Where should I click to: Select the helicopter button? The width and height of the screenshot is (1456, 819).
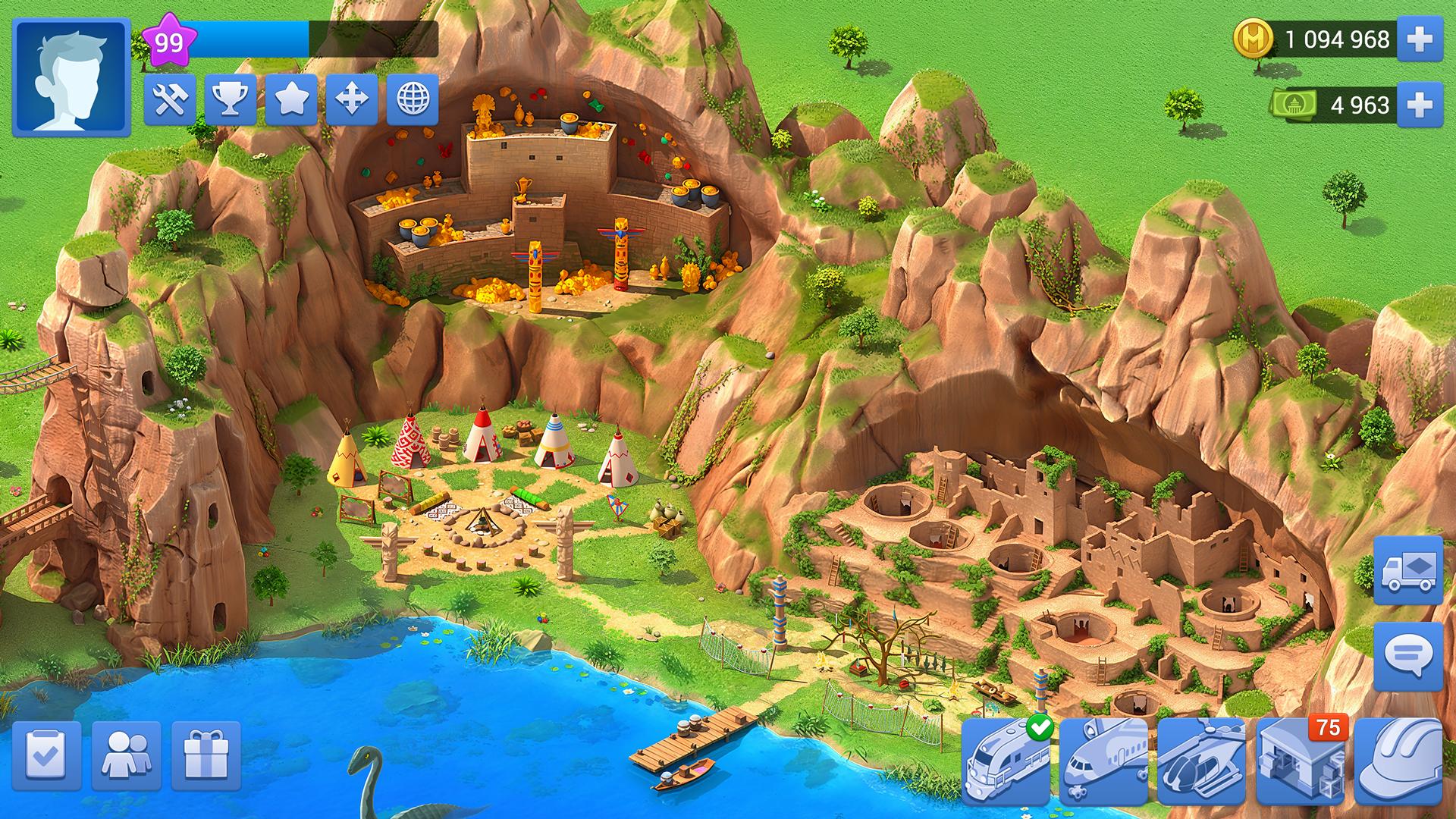coord(1202,761)
